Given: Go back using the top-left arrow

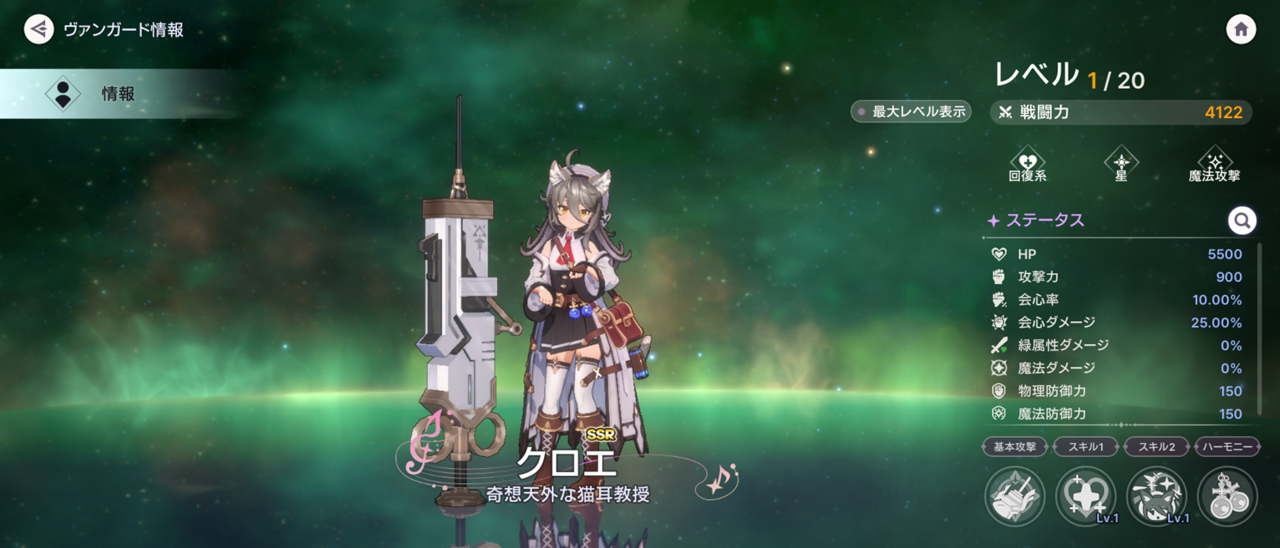Looking at the screenshot, I should point(39,29).
